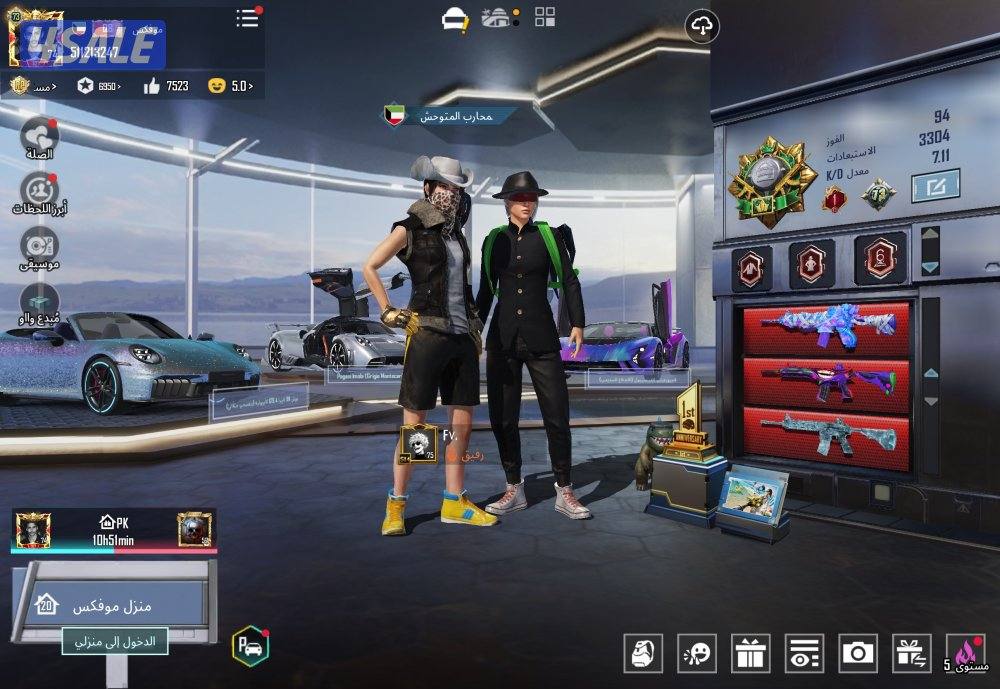The width and height of the screenshot is (1000, 689).
Task: Select the blue-purple rifle showcase slot
Action: point(826,328)
